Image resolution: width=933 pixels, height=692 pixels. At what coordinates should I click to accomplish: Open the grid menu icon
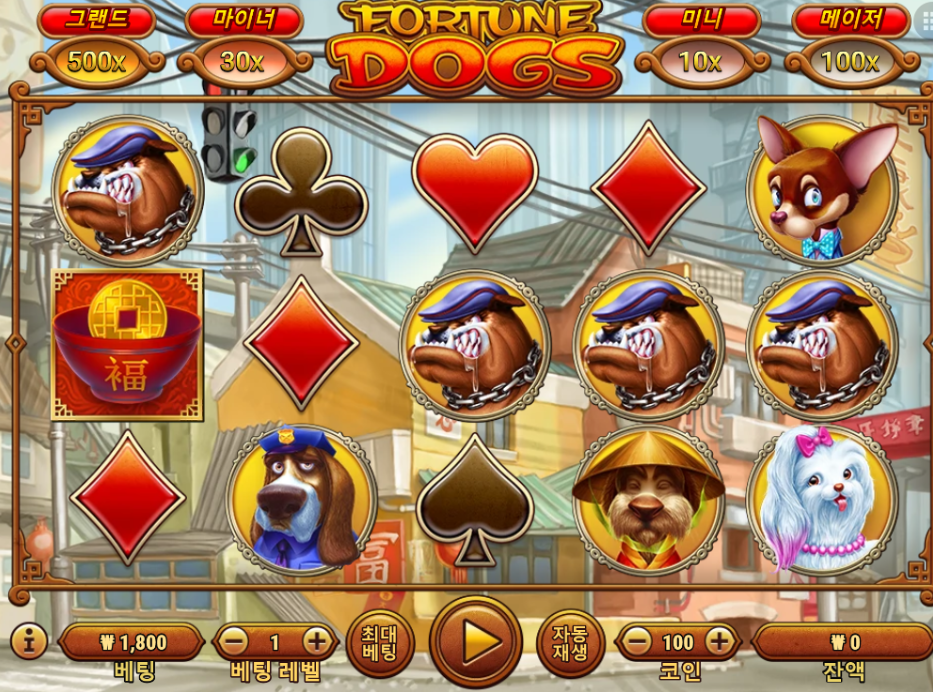click(x=926, y=22)
